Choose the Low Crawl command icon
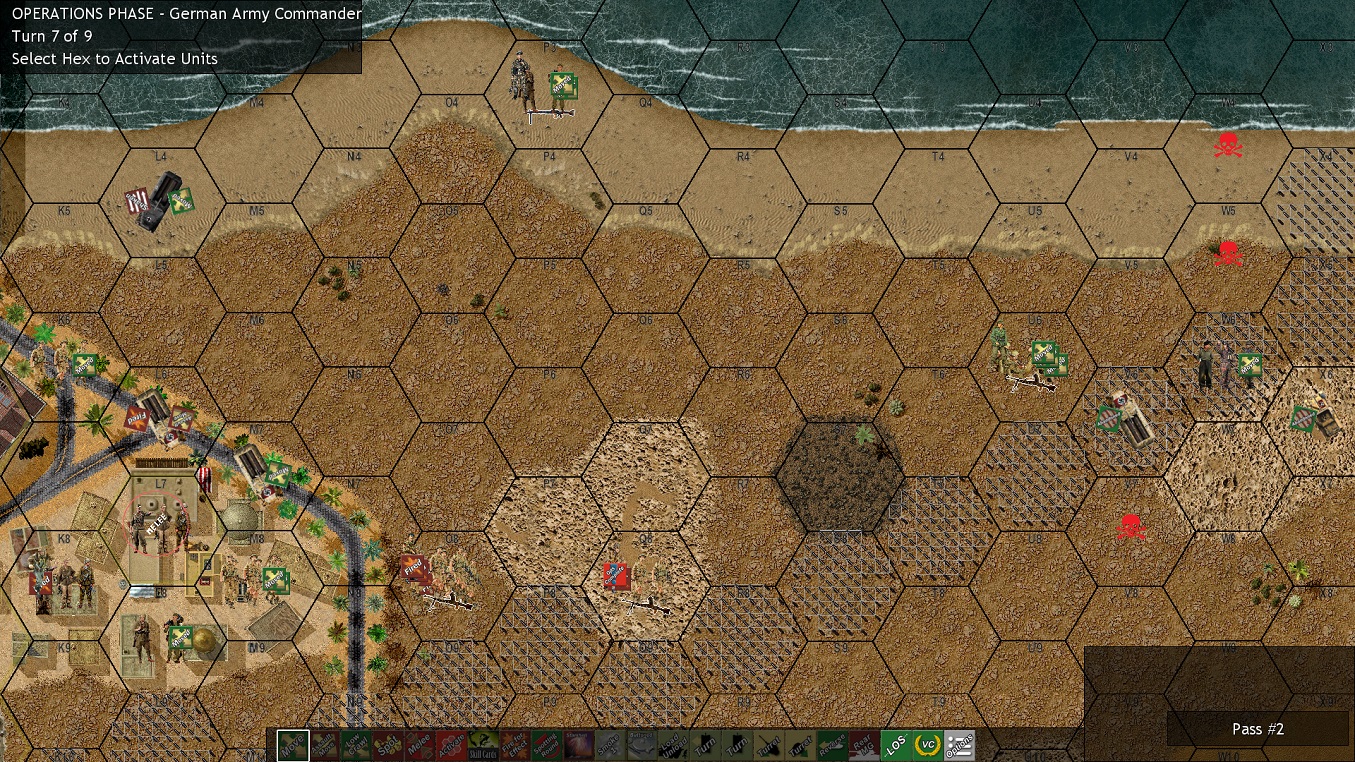 [x=358, y=745]
